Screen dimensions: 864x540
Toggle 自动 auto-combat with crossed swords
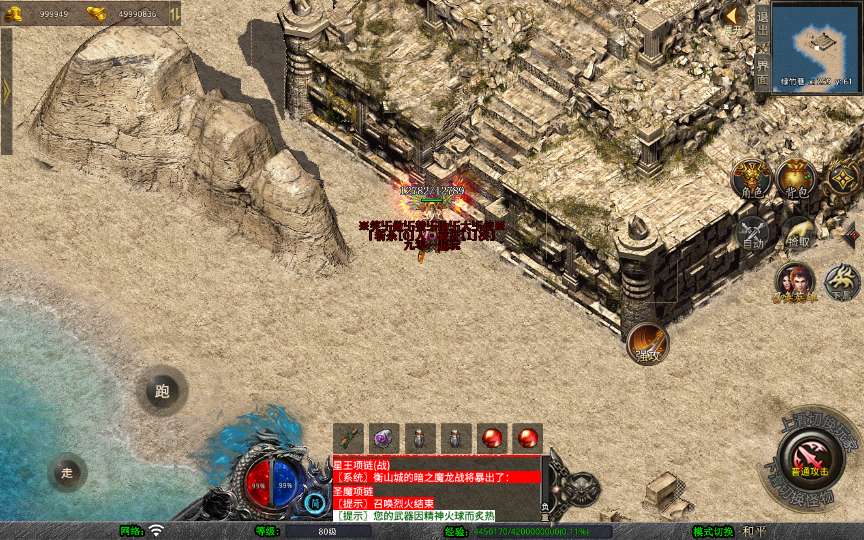[752, 234]
